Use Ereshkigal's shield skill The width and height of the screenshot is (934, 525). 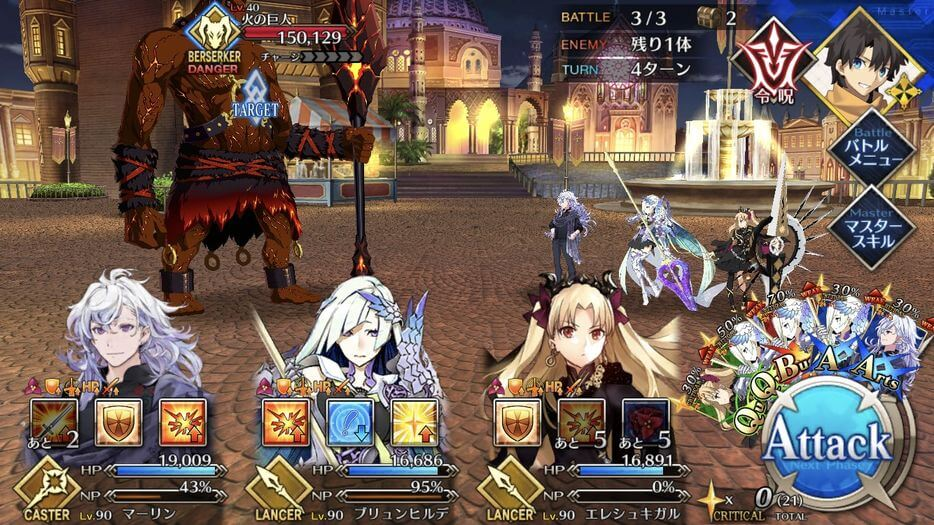pos(518,421)
